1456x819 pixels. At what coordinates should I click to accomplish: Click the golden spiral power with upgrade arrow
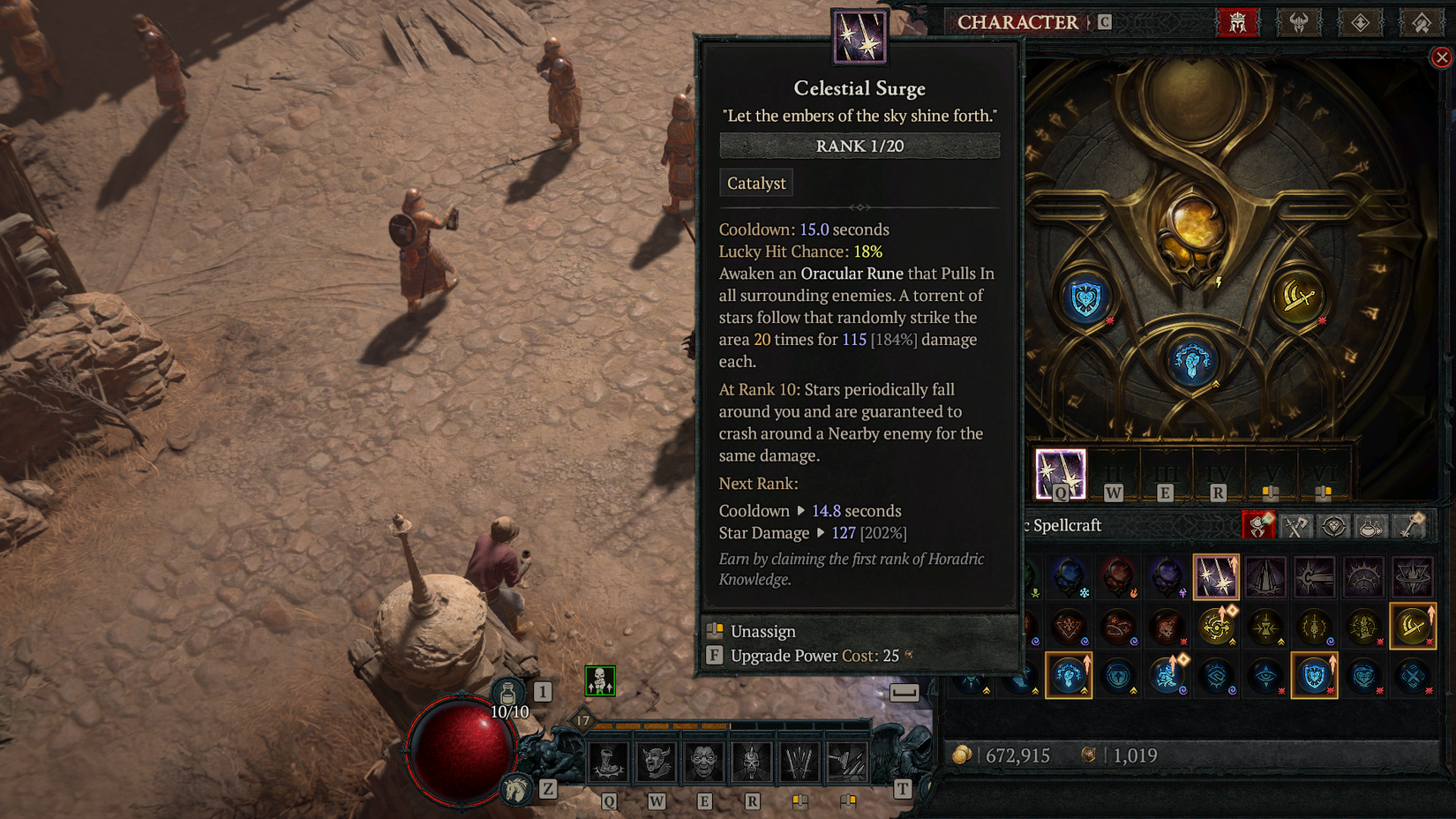[1216, 625]
